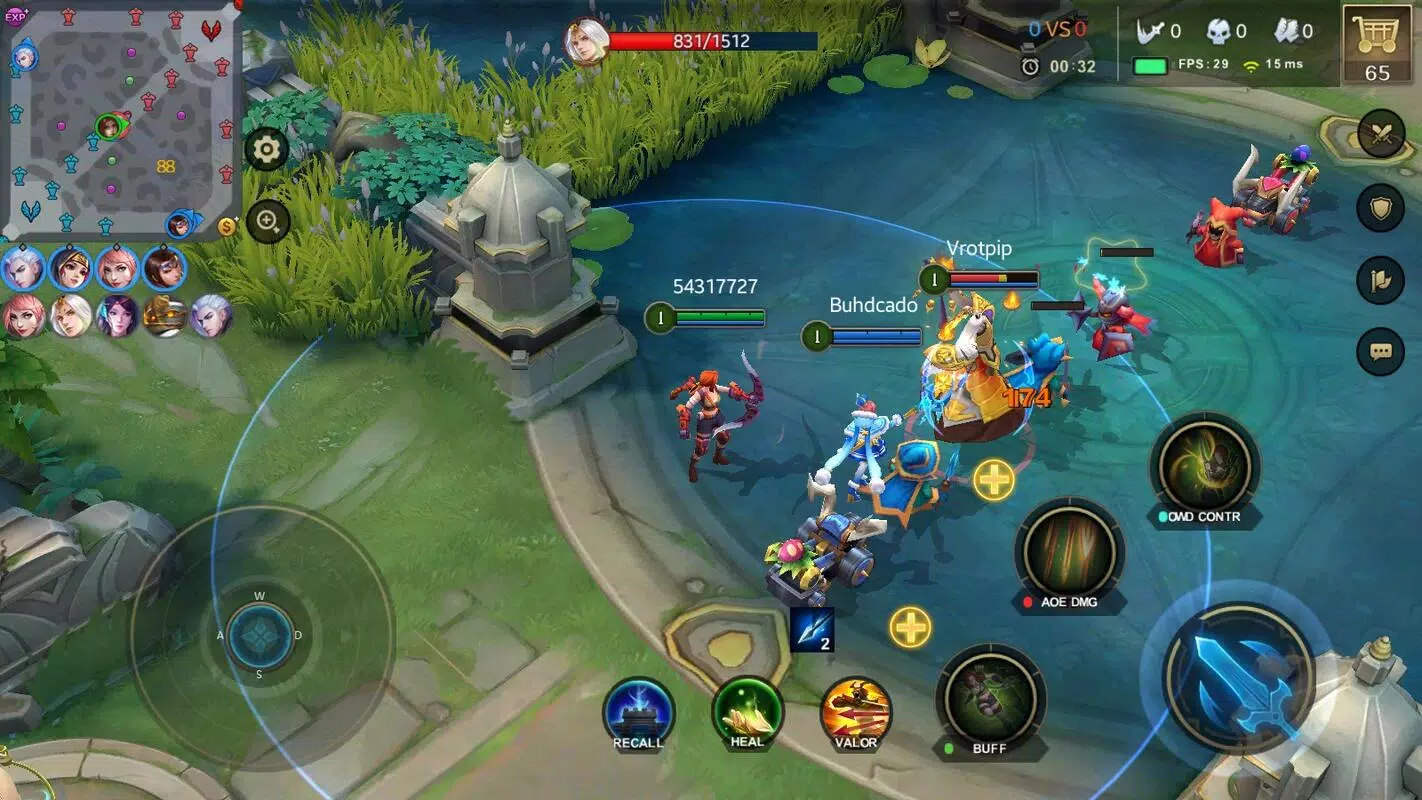The width and height of the screenshot is (1422, 800).
Task: Cast the AOE DMG skill
Action: 1069,552
